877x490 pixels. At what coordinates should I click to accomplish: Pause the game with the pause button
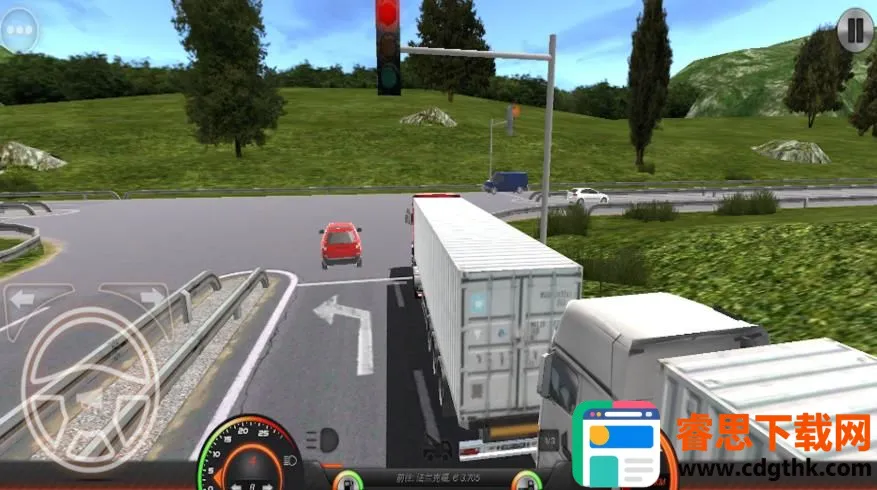coord(854,29)
